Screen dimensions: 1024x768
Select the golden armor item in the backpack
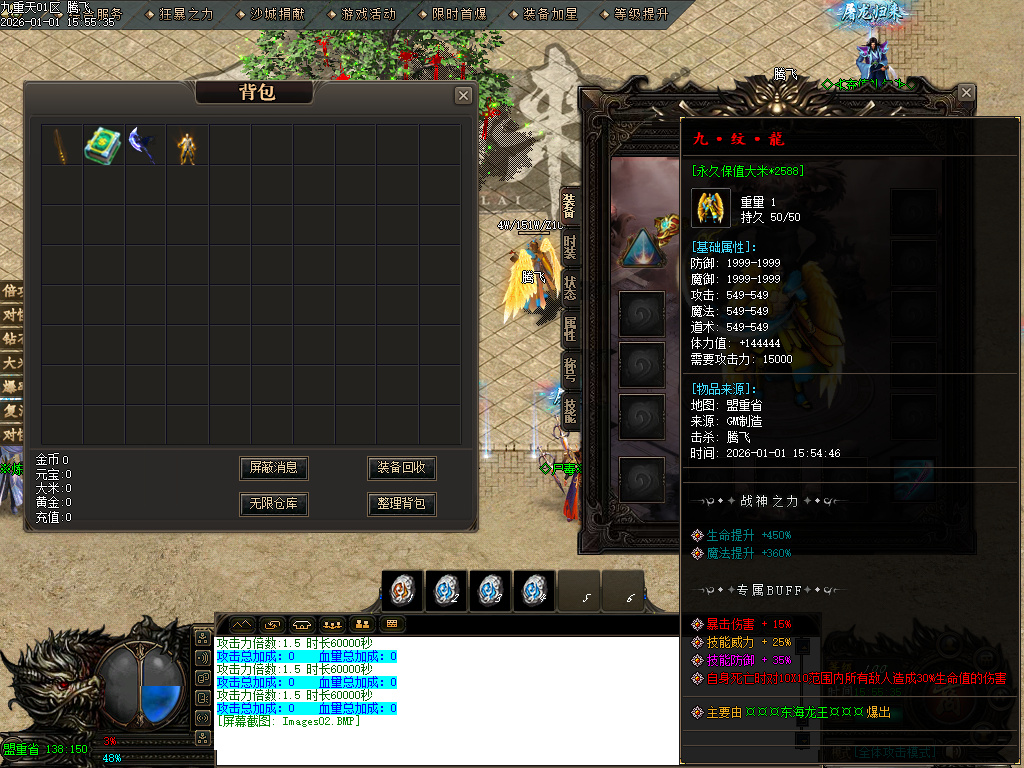tap(186, 147)
